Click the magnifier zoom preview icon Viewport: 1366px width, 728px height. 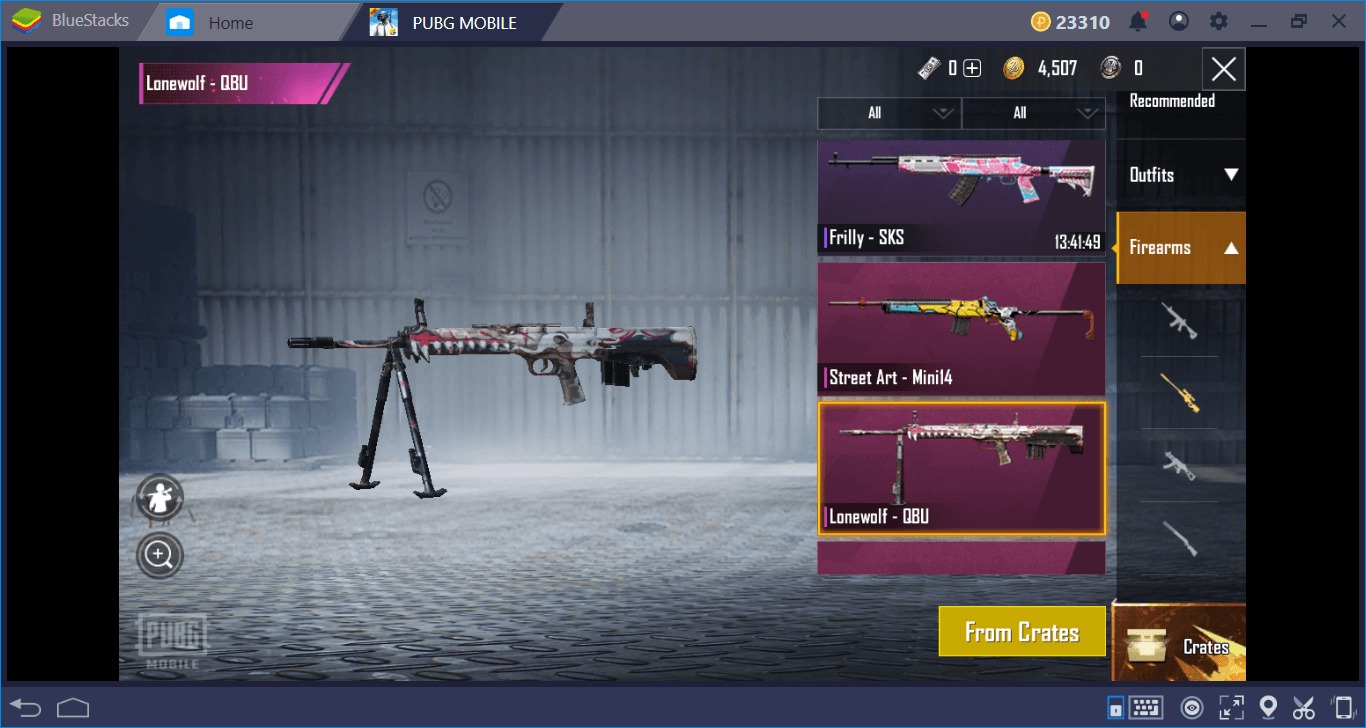[x=159, y=554]
